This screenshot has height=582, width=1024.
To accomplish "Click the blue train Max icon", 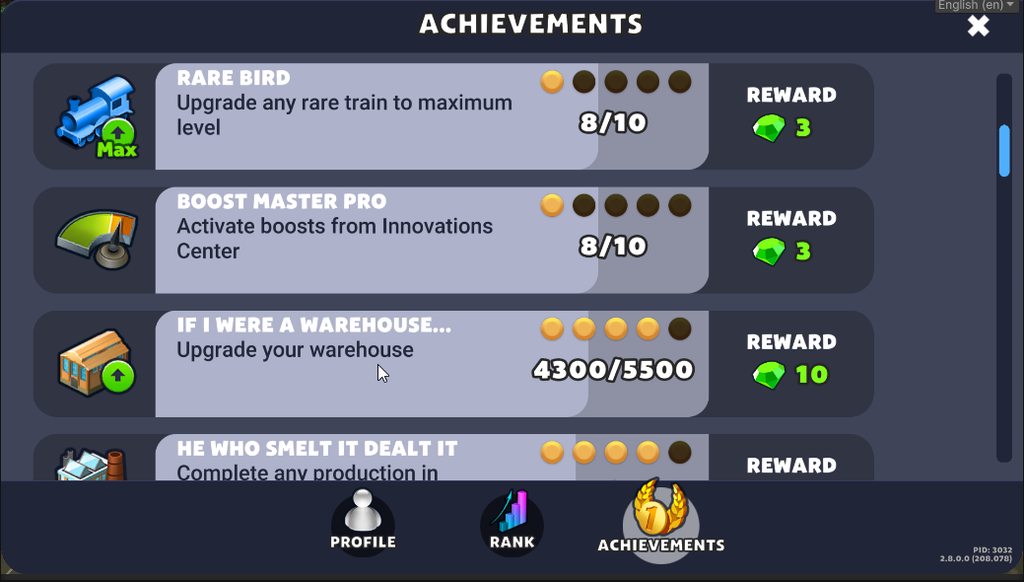I will (x=97, y=117).
